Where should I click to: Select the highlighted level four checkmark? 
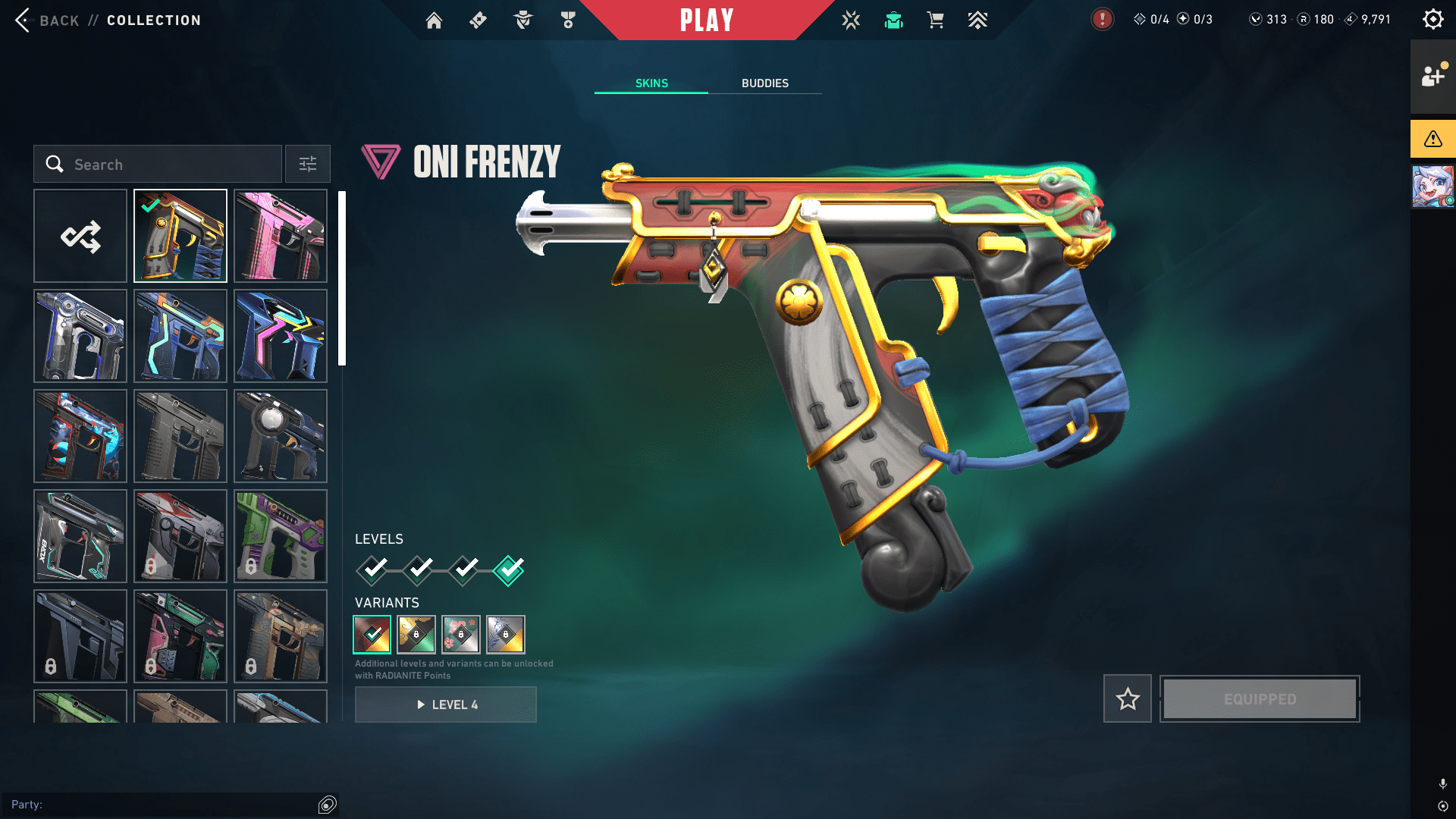[508, 570]
